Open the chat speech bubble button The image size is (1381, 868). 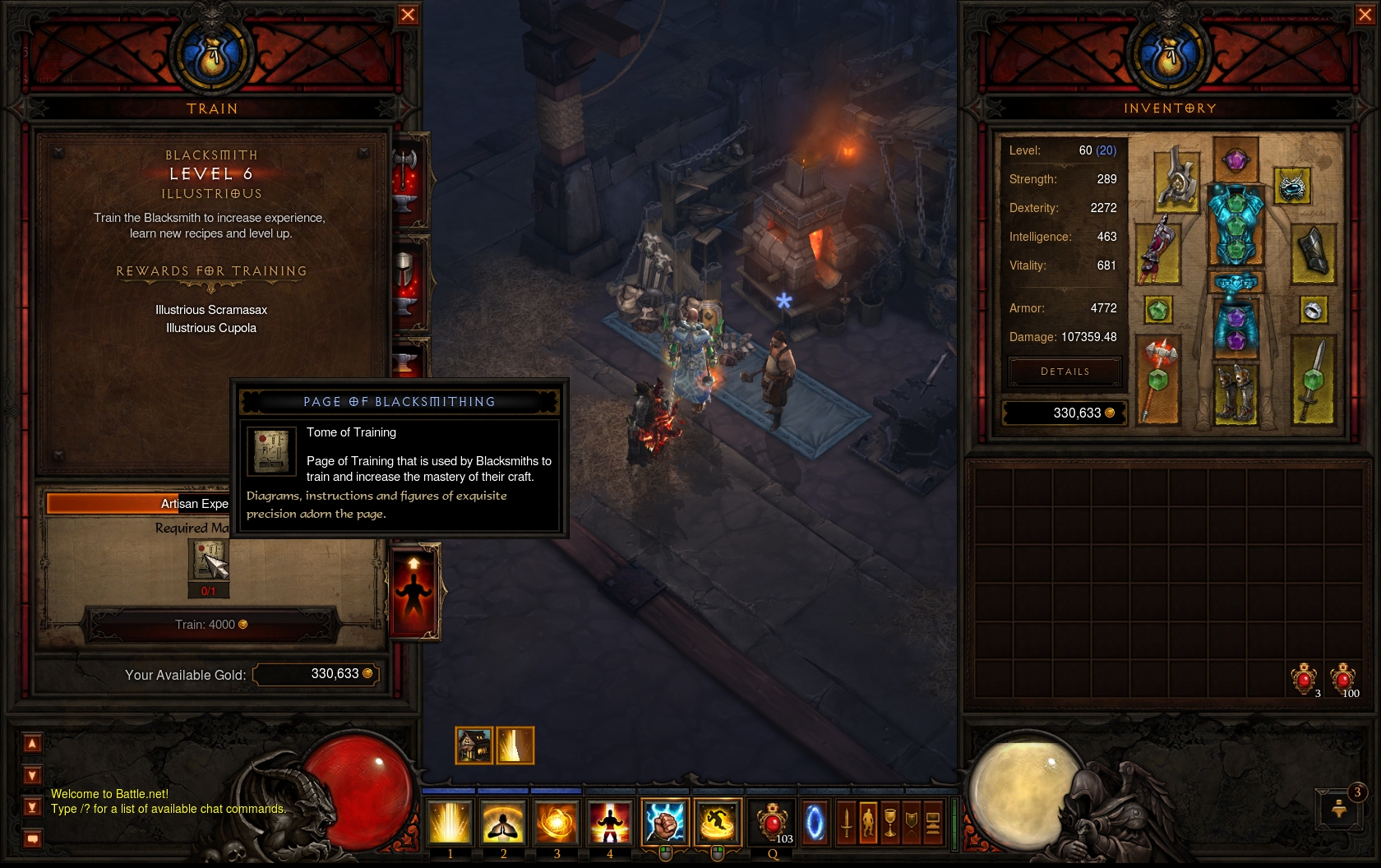pos(32,839)
